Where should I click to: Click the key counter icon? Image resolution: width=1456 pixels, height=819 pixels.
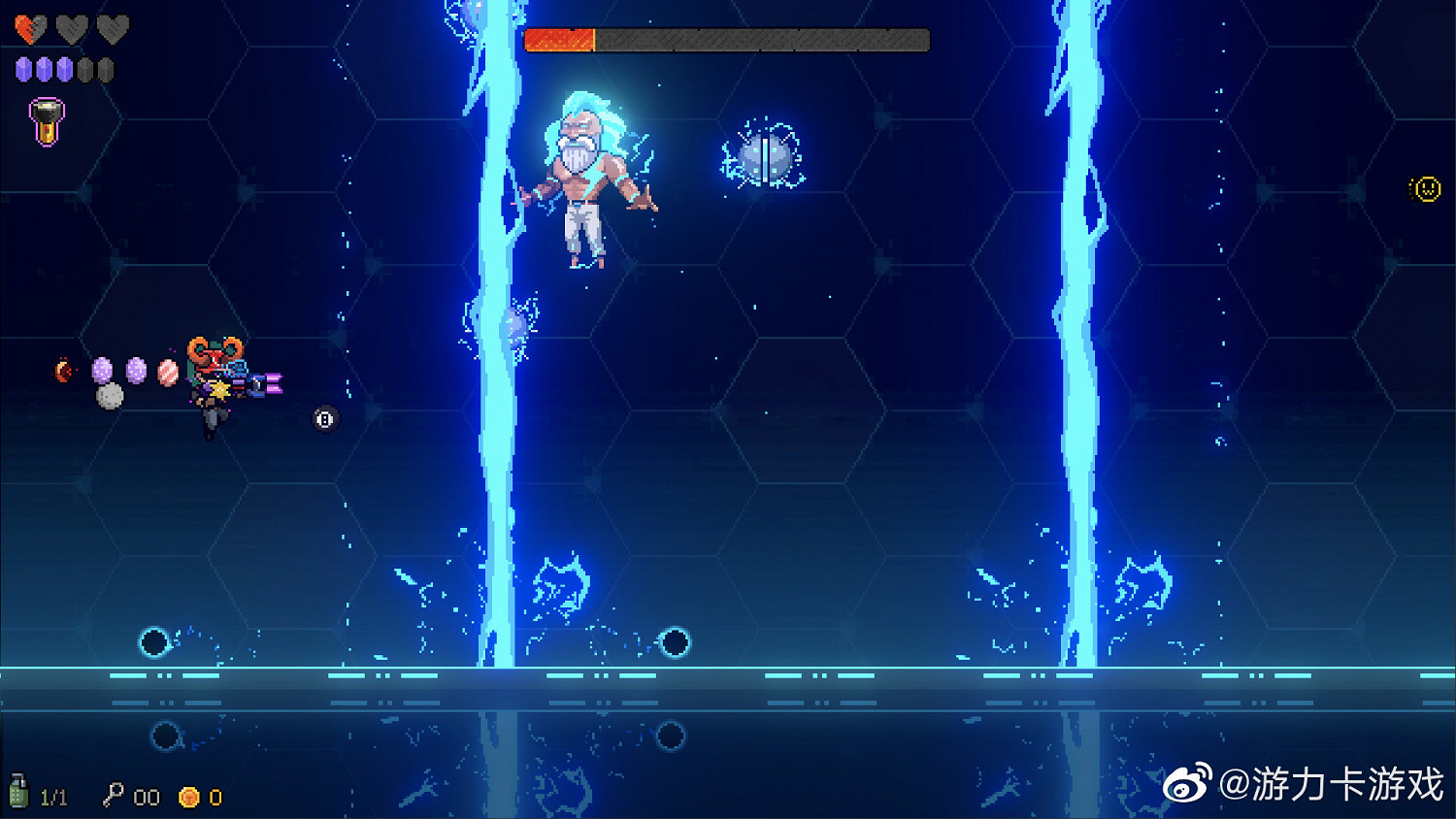tap(116, 796)
